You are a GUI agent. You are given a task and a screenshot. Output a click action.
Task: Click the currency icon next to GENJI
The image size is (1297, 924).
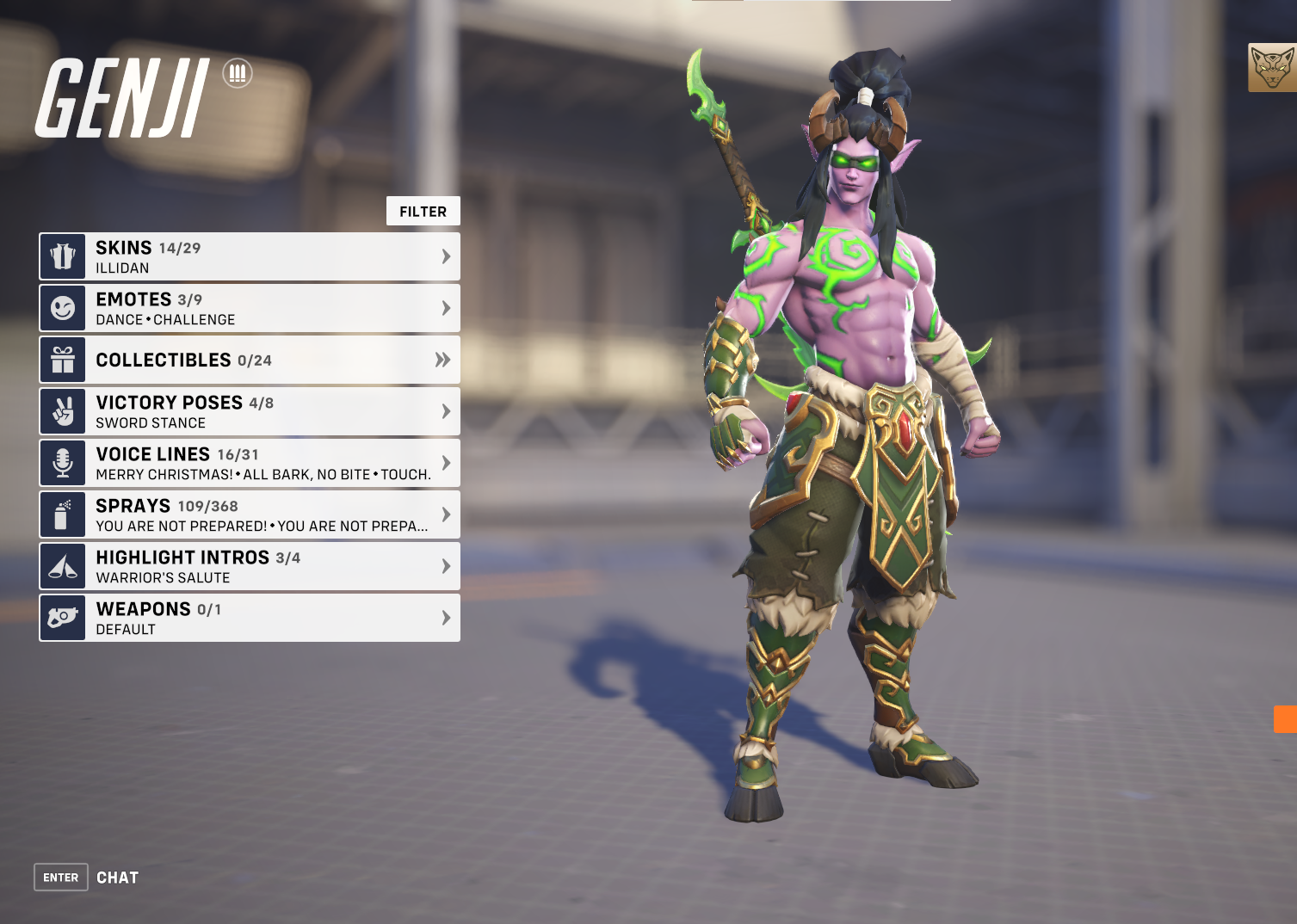pyautogui.click(x=236, y=73)
